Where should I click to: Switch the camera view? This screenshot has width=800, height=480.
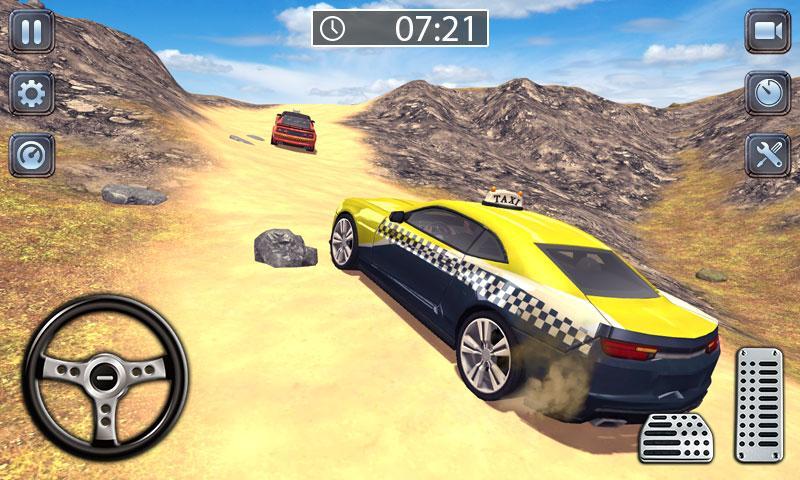click(767, 32)
